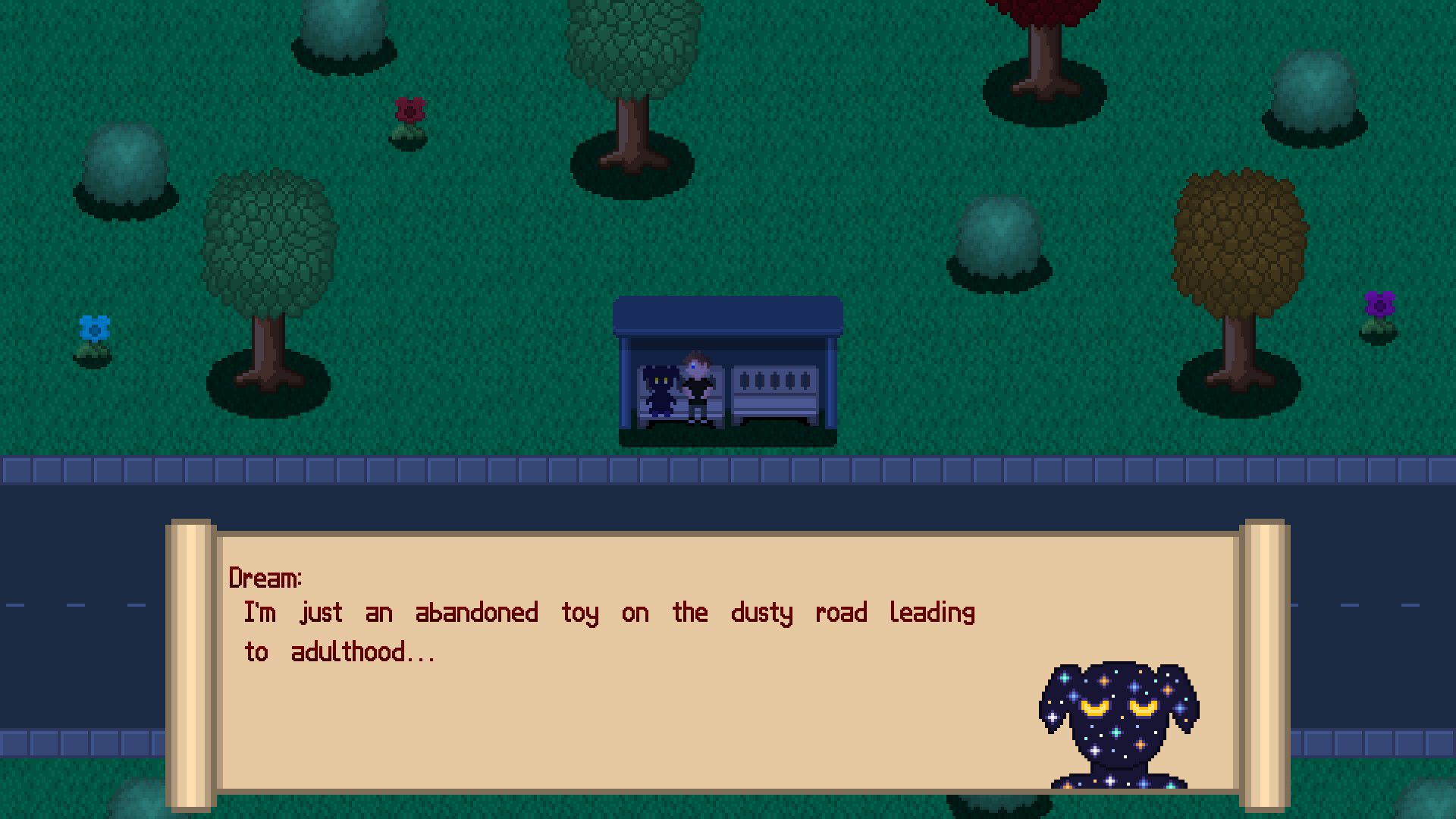Screen dimensions: 1456x819
Task: Click the bench inside the bus shelter
Action: tap(773, 391)
